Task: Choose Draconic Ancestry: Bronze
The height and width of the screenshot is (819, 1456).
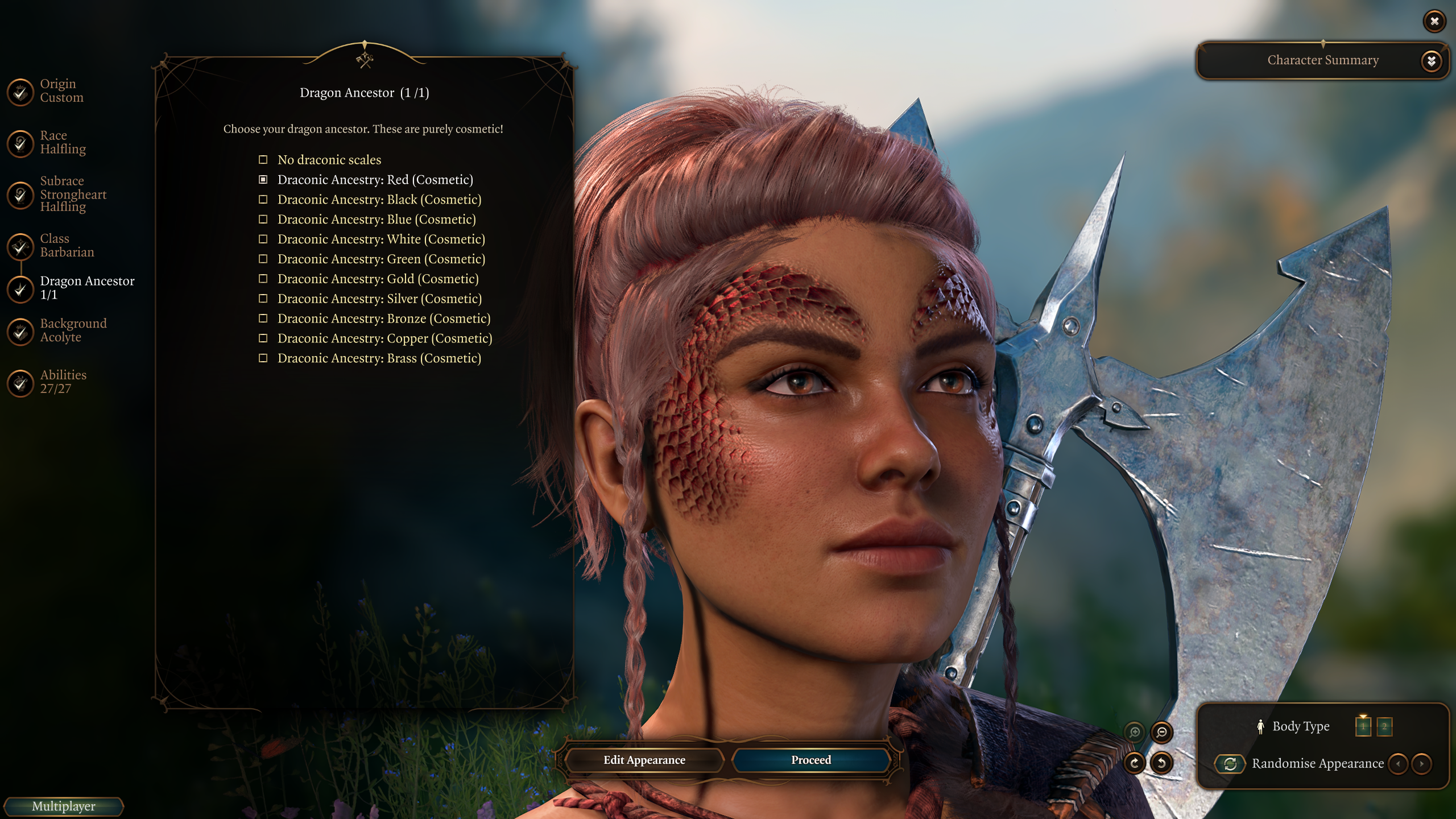Action: tap(383, 319)
